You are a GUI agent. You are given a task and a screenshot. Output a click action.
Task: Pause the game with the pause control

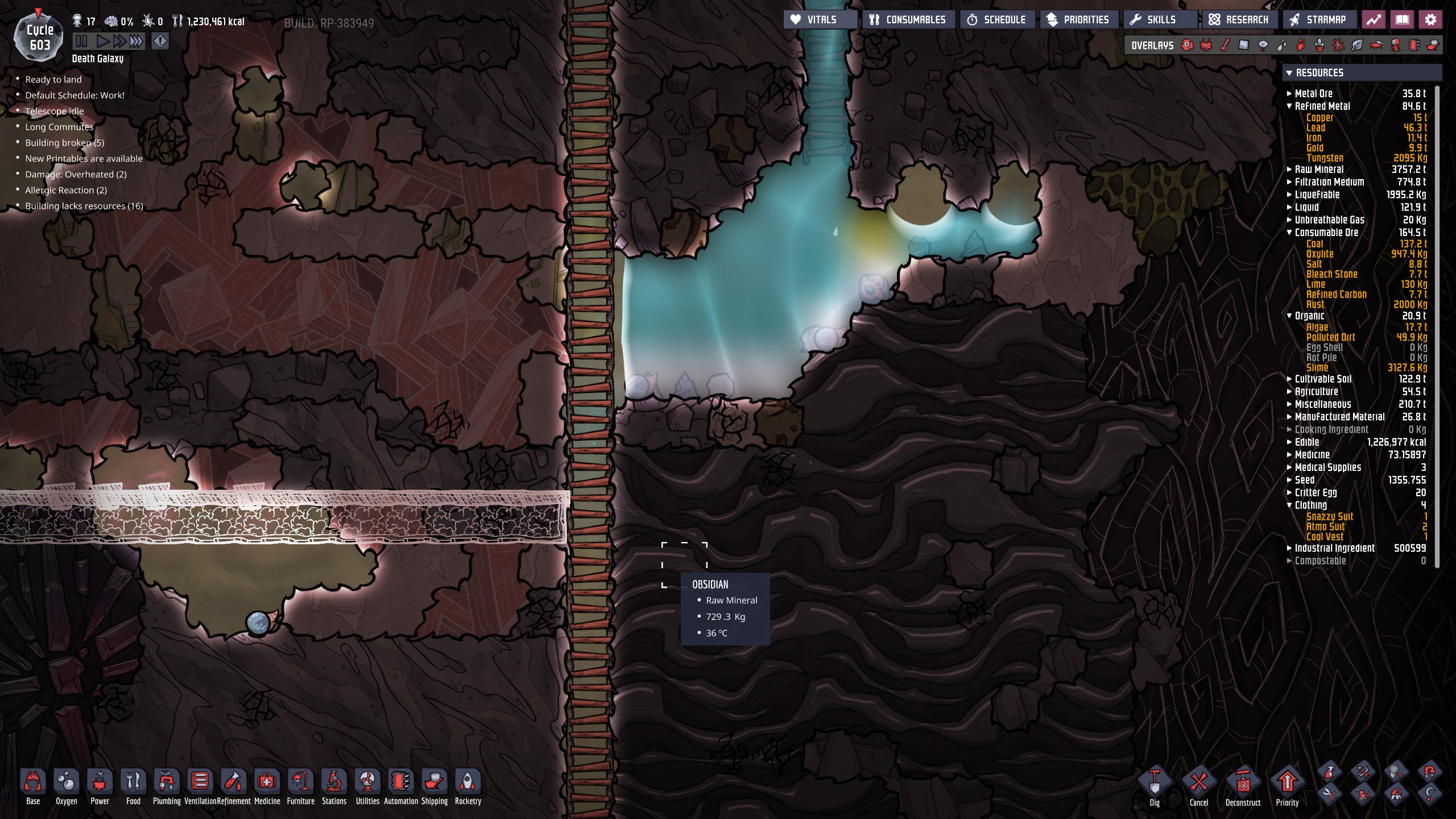tap(81, 40)
